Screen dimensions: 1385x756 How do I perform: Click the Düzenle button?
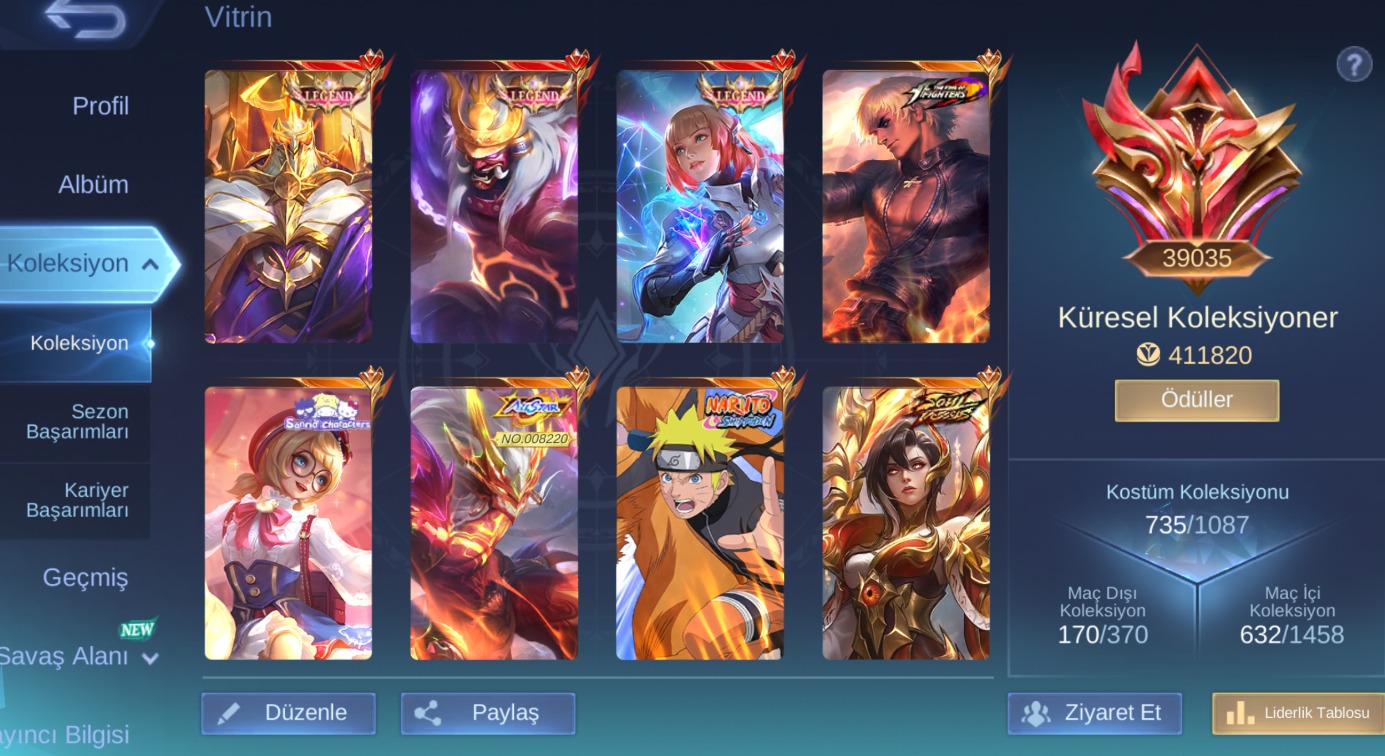(x=288, y=713)
